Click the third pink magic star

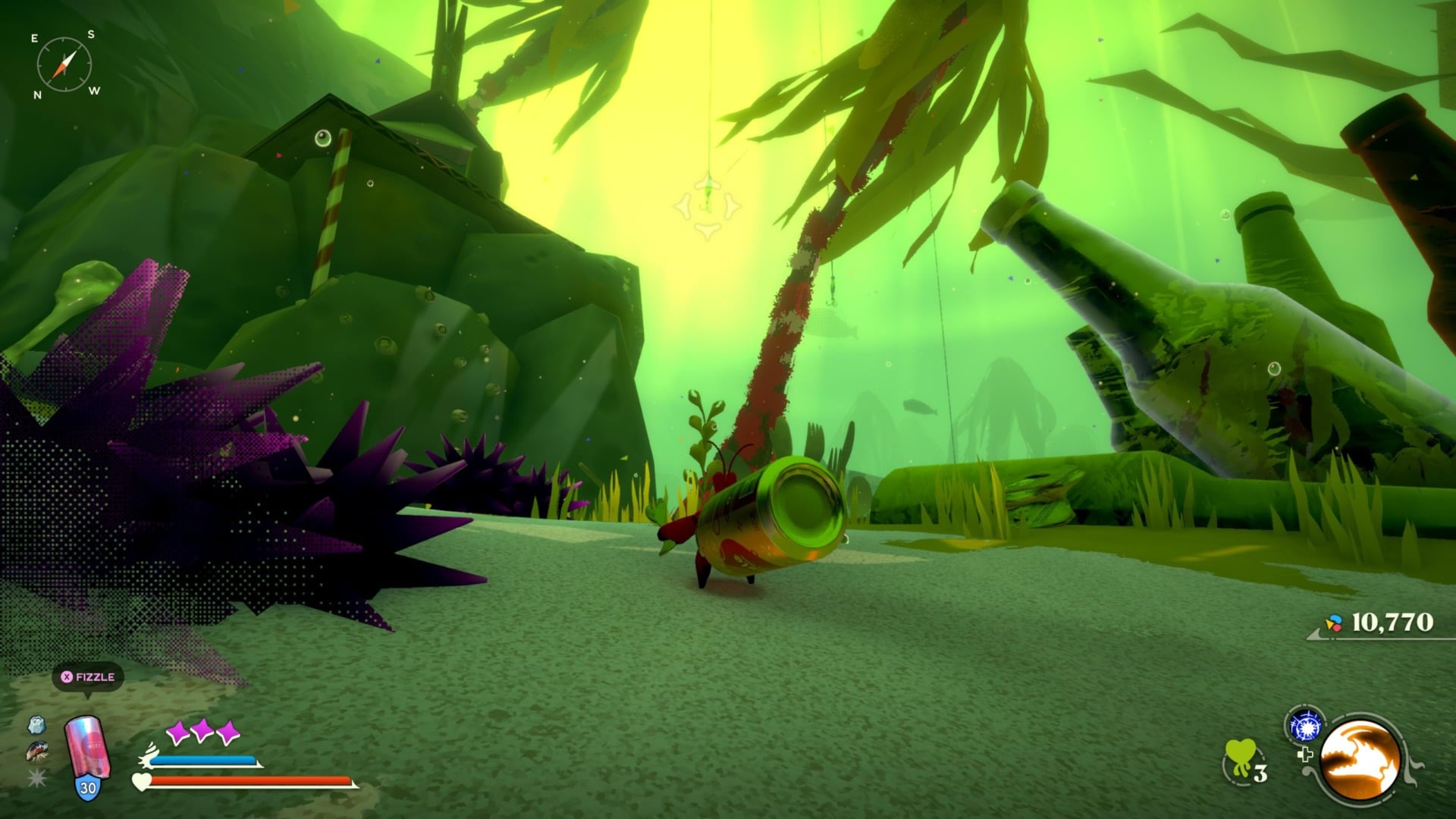(227, 731)
